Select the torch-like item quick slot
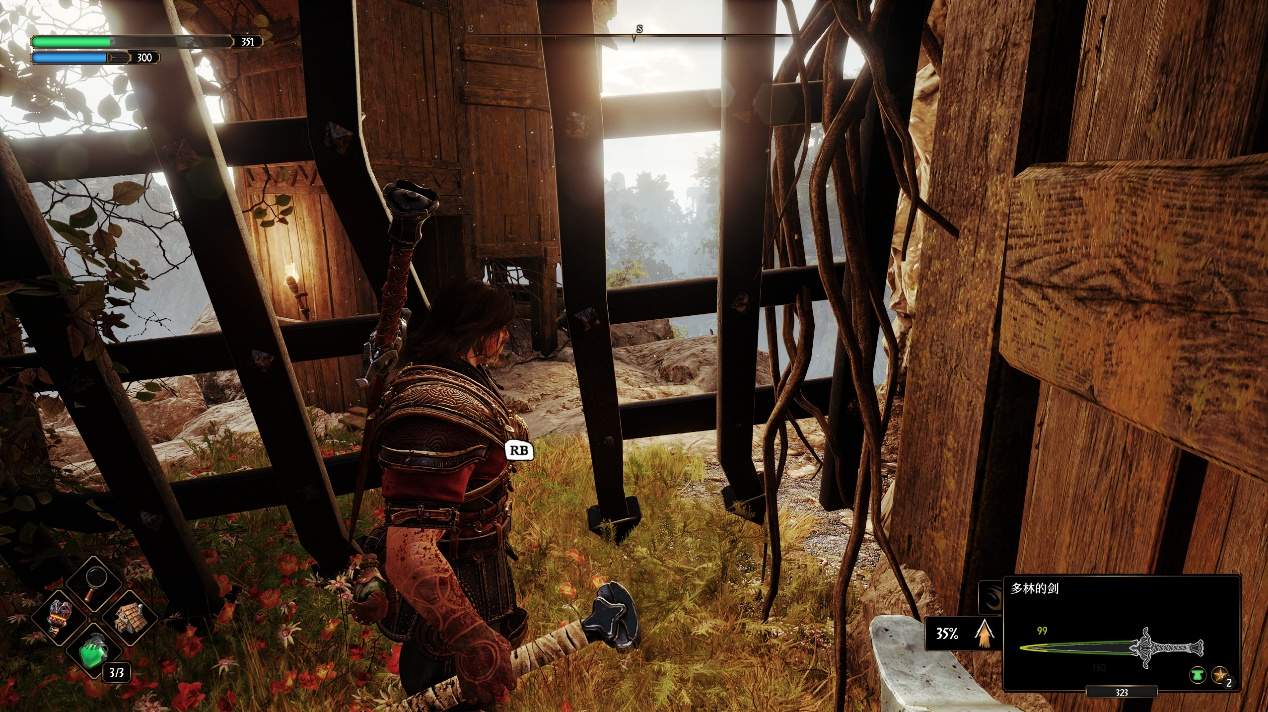1268x712 pixels. point(60,615)
